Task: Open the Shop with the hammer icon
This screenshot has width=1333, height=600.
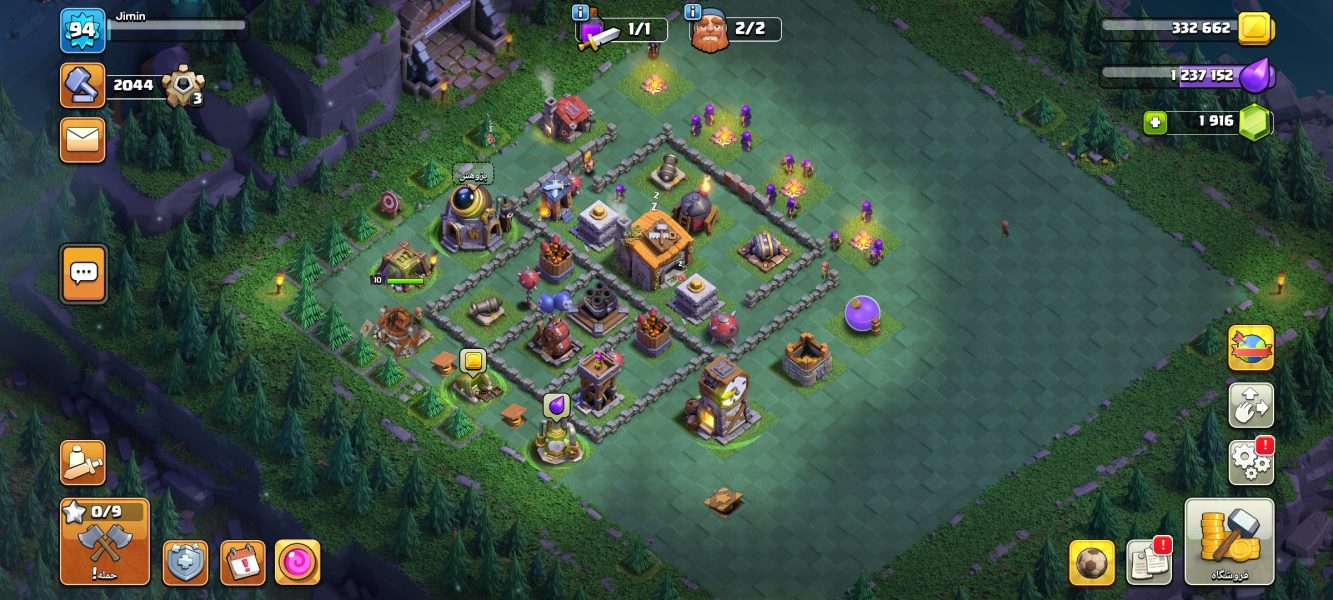Action: click(x=1229, y=541)
